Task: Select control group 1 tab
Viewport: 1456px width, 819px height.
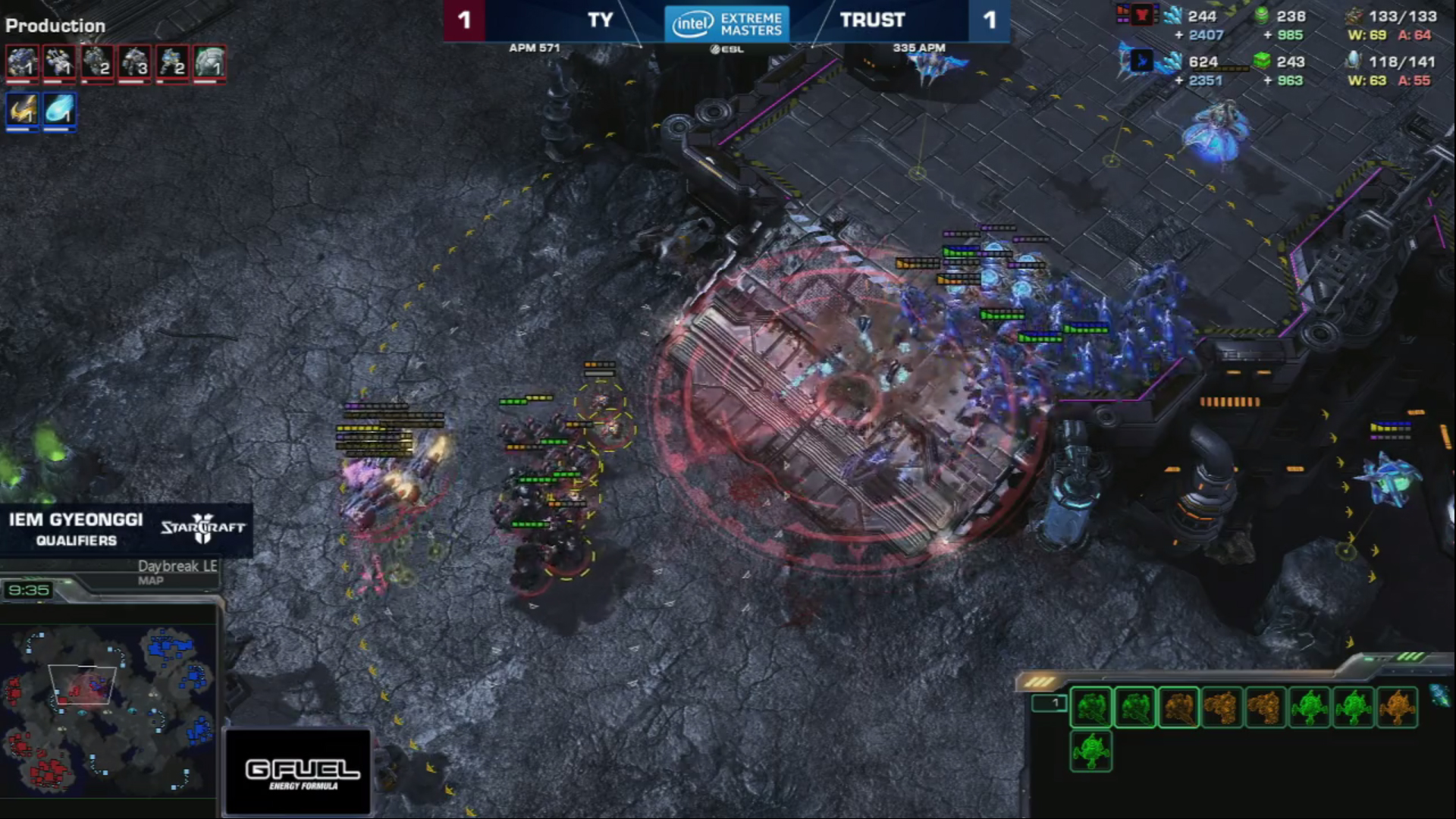Action: coord(1050,704)
